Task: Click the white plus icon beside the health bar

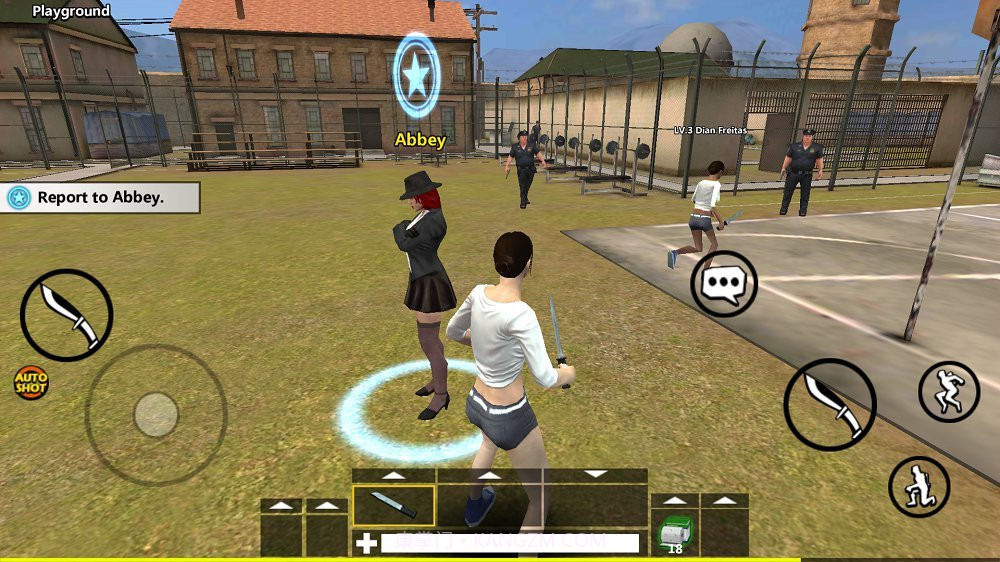Action: [x=367, y=544]
